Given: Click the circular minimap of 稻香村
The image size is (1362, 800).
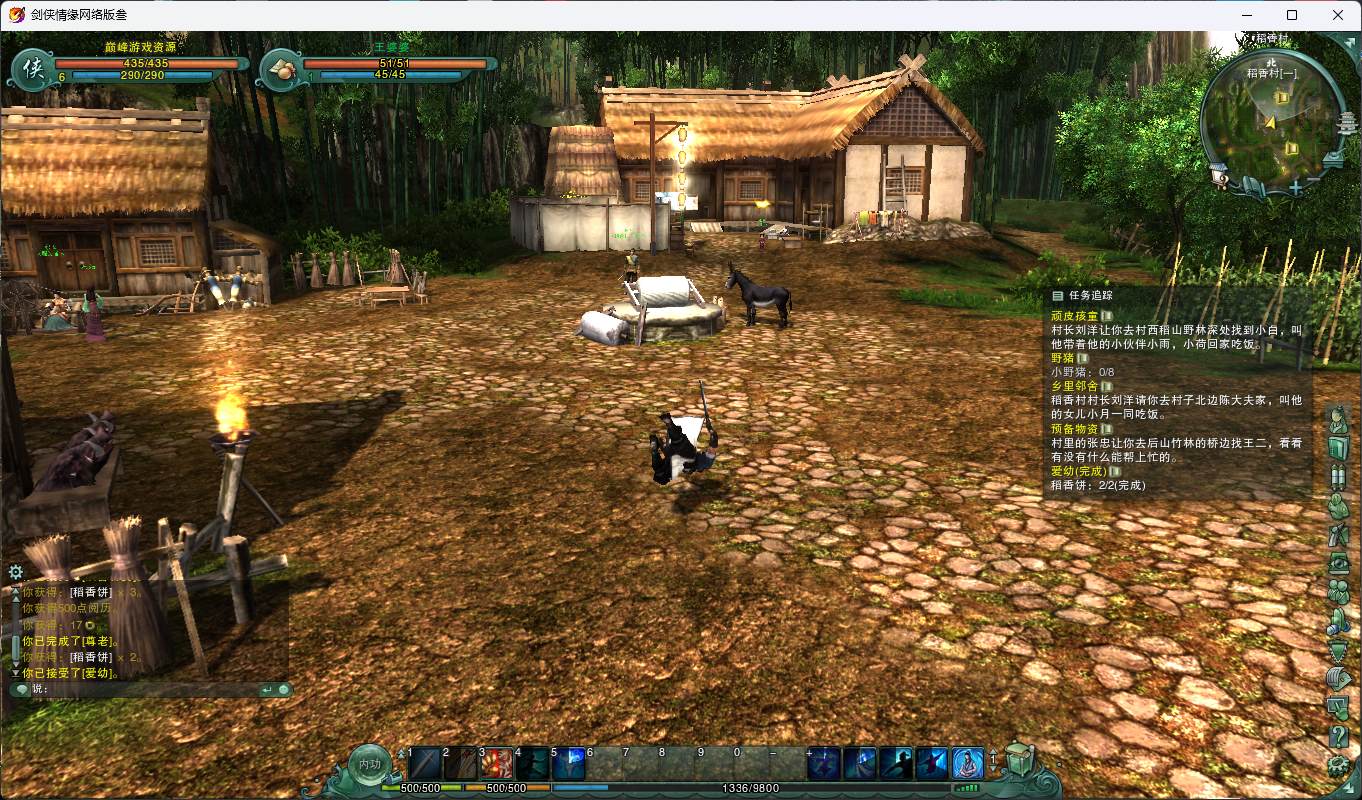Looking at the screenshot, I should coord(1268,120).
